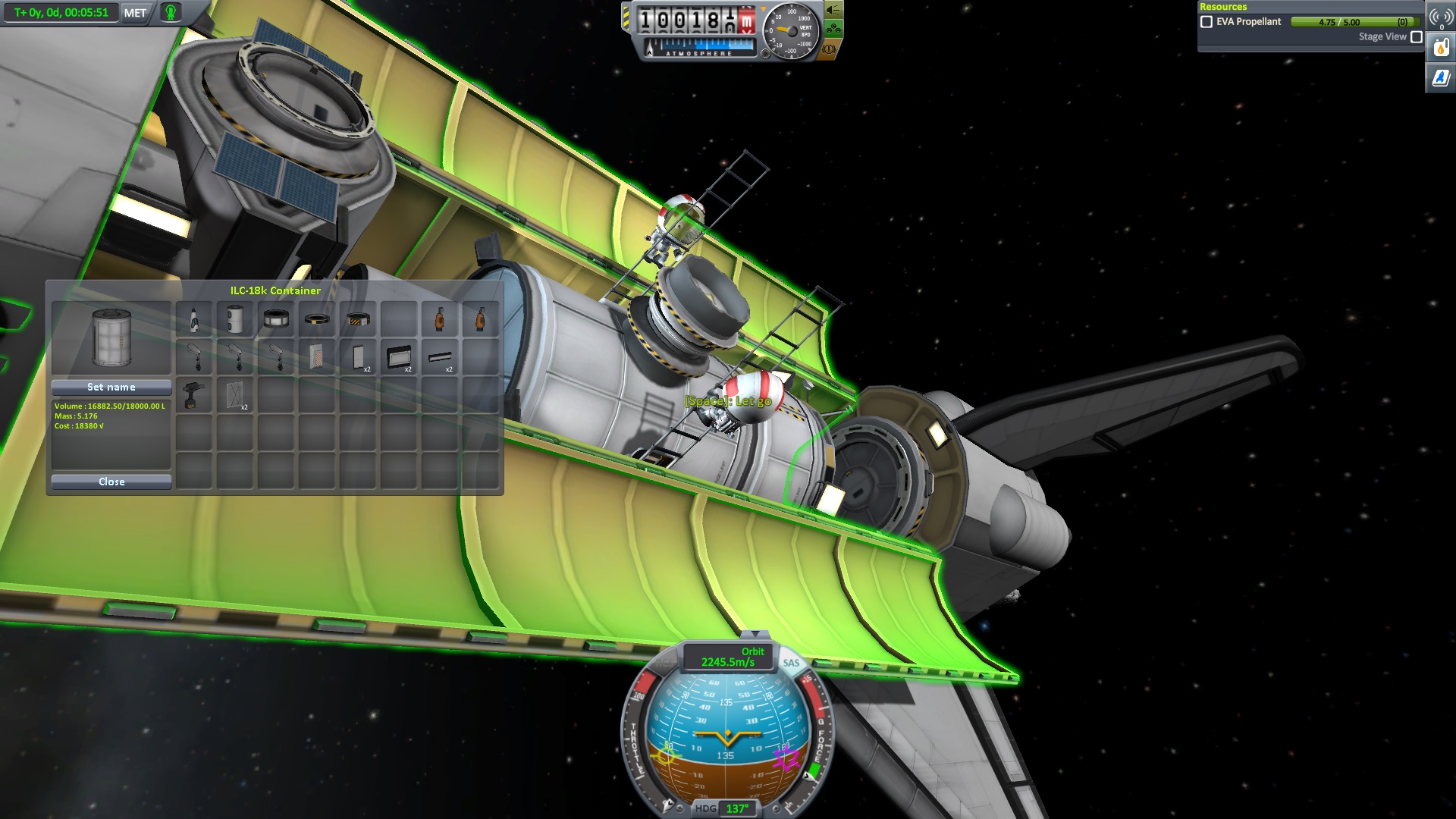Toggle the EVA Propellant checkbox
The image size is (1456, 819).
(x=1207, y=22)
